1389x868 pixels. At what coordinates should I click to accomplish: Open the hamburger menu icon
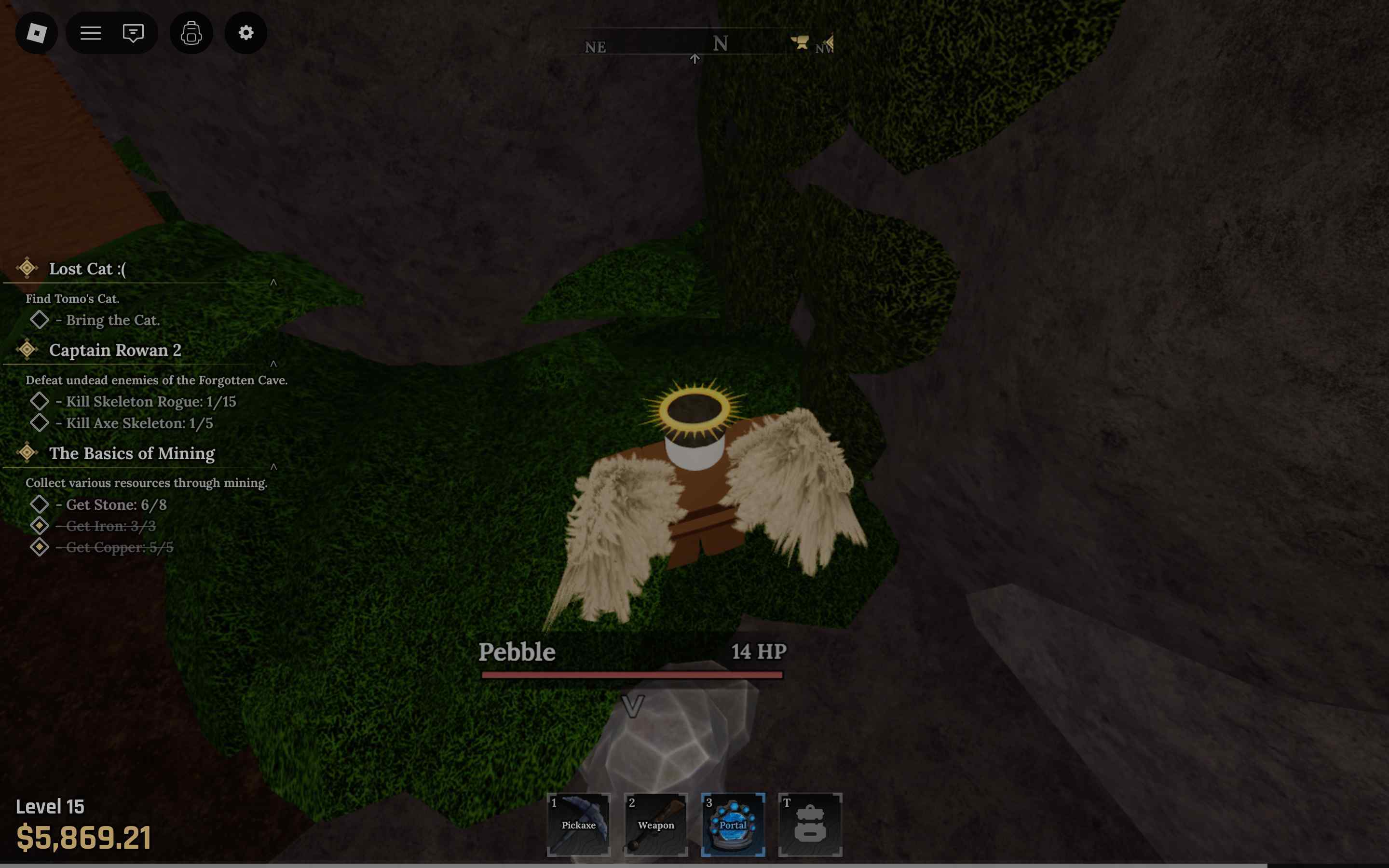click(x=90, y=33)
